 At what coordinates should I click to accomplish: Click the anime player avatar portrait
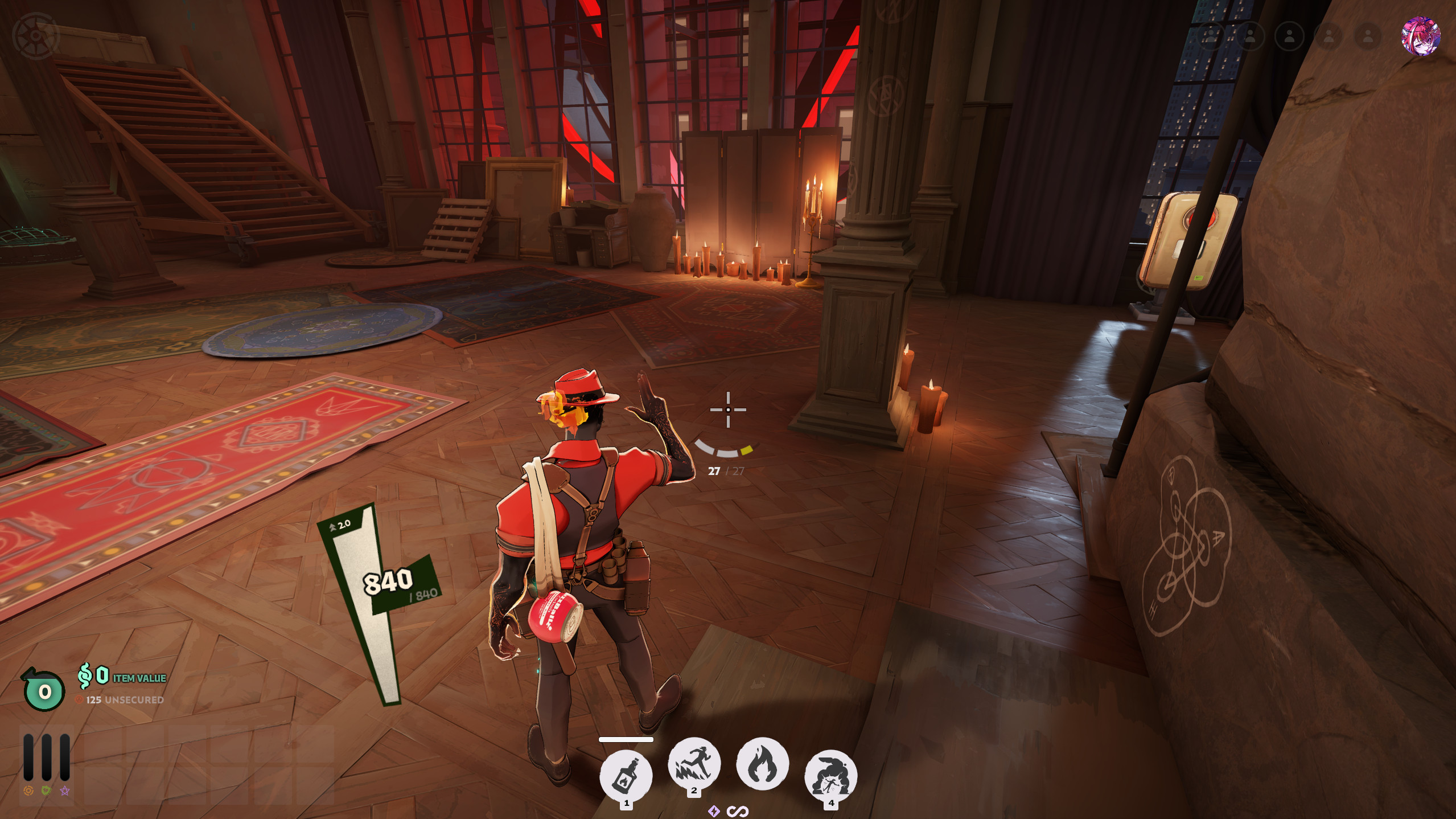pos(1420,36)
